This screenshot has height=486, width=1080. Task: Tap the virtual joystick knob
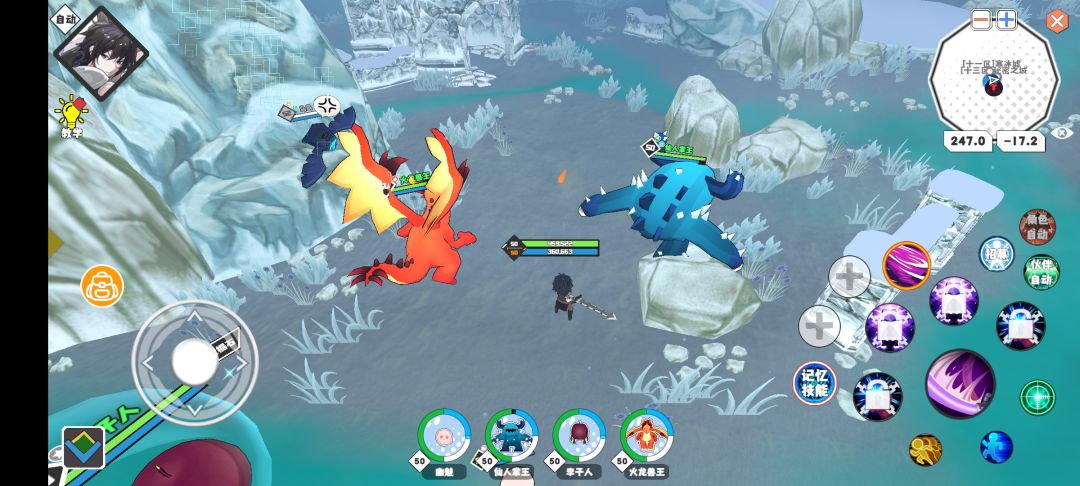click(194, 361)
